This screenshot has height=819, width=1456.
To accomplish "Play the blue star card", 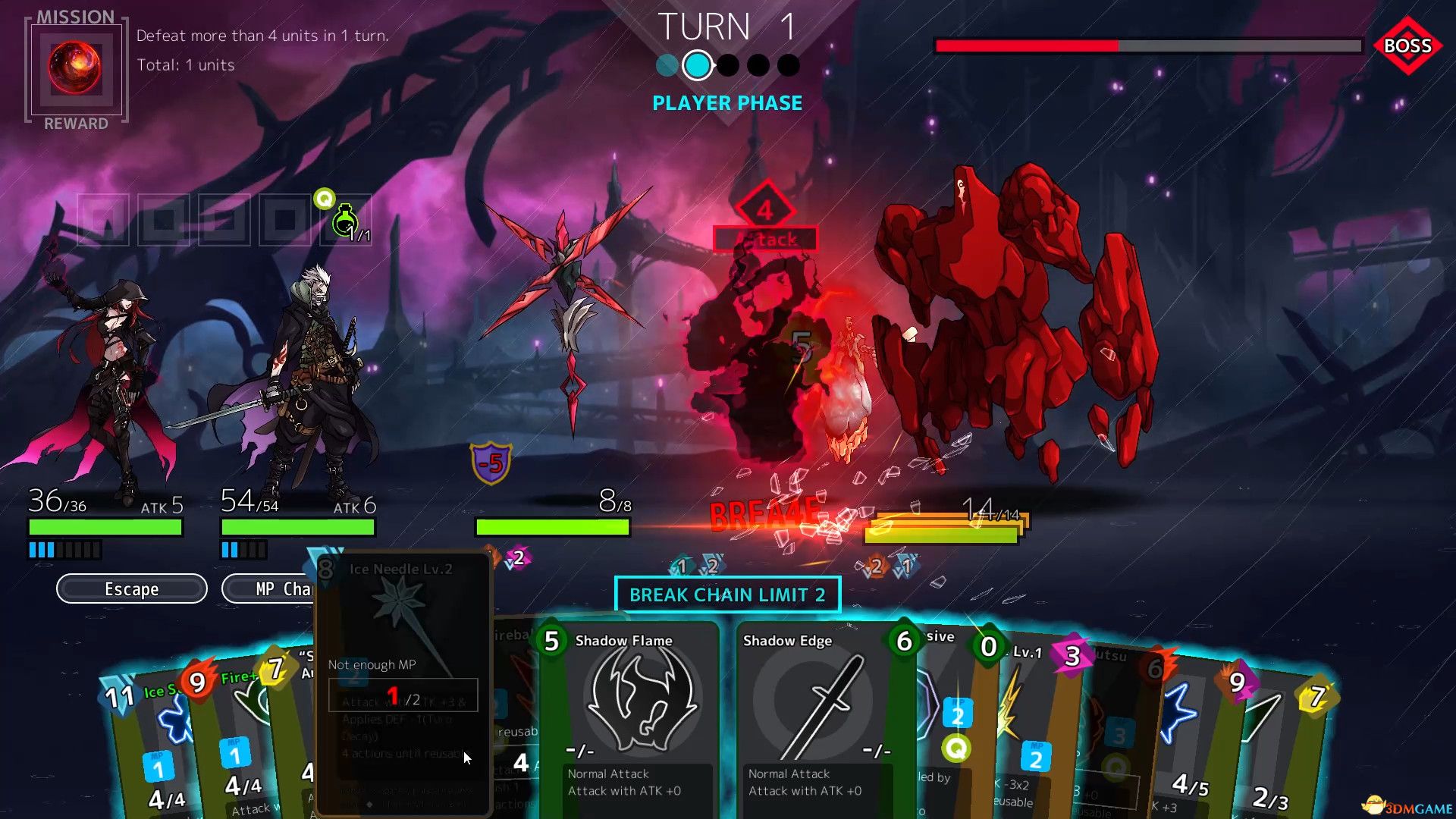I will [1183, 728].
